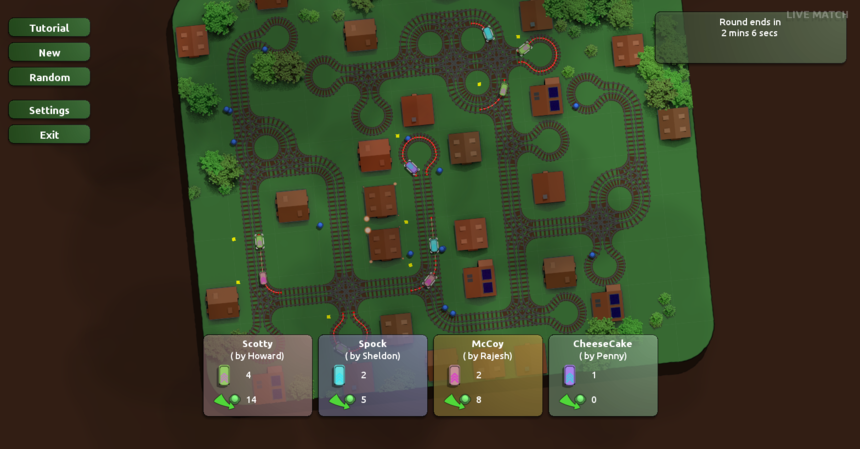Viewport: 860px width, 449px height.
Task: Choose CheeseCake's player card by Penny
Action: point(602,375)
